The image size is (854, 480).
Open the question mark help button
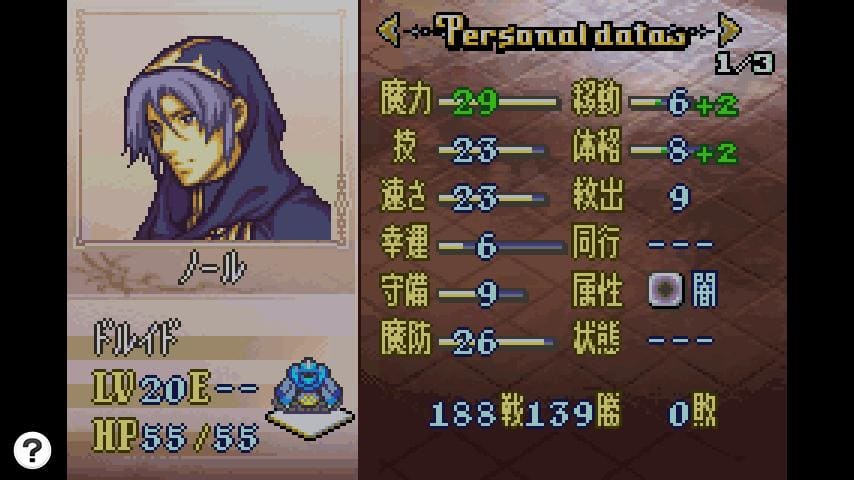coord(32,450)
